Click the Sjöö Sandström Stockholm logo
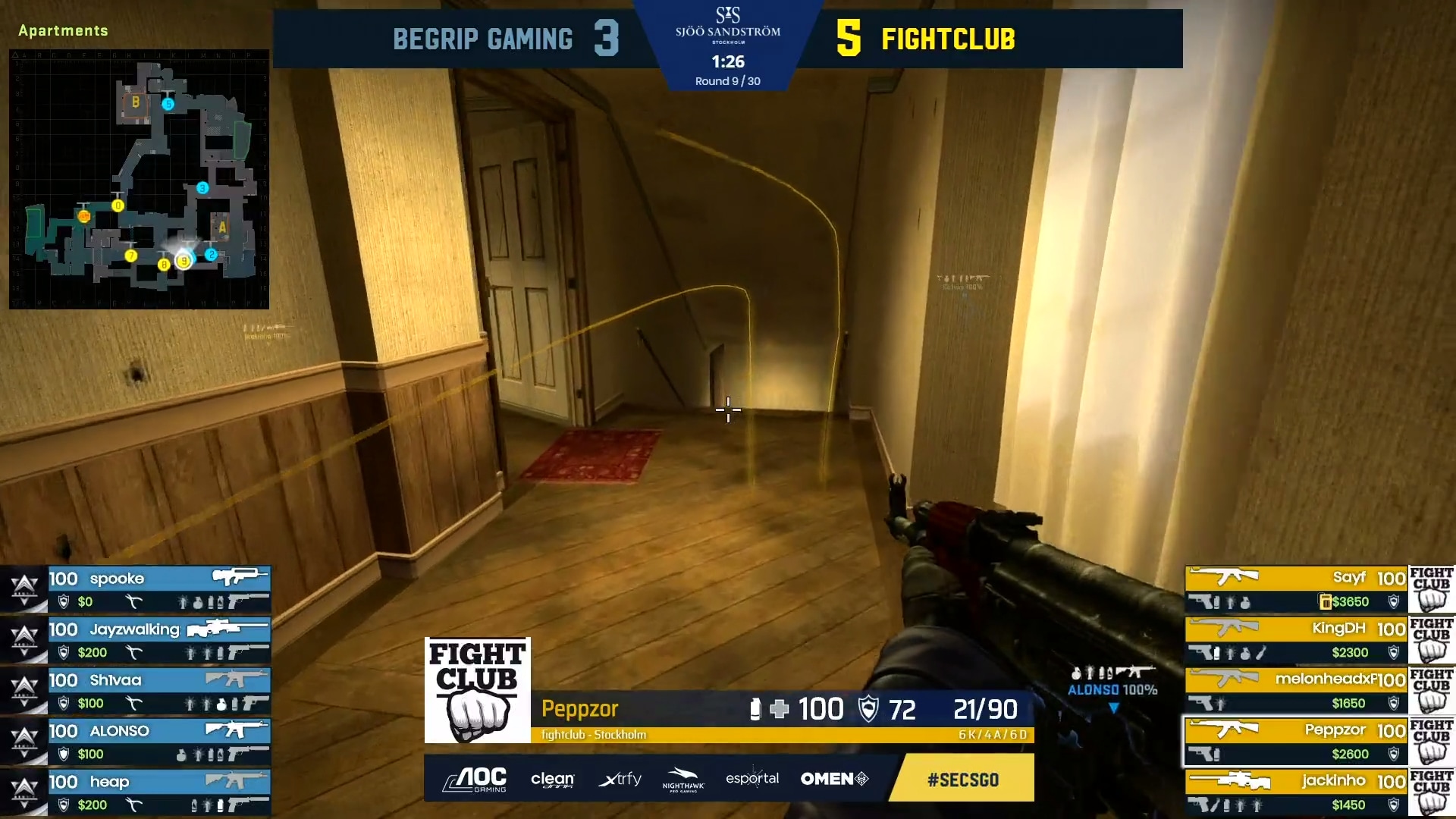Viewport: 1456px width, 819px height. pyautogui.click(x=728, y=30)
